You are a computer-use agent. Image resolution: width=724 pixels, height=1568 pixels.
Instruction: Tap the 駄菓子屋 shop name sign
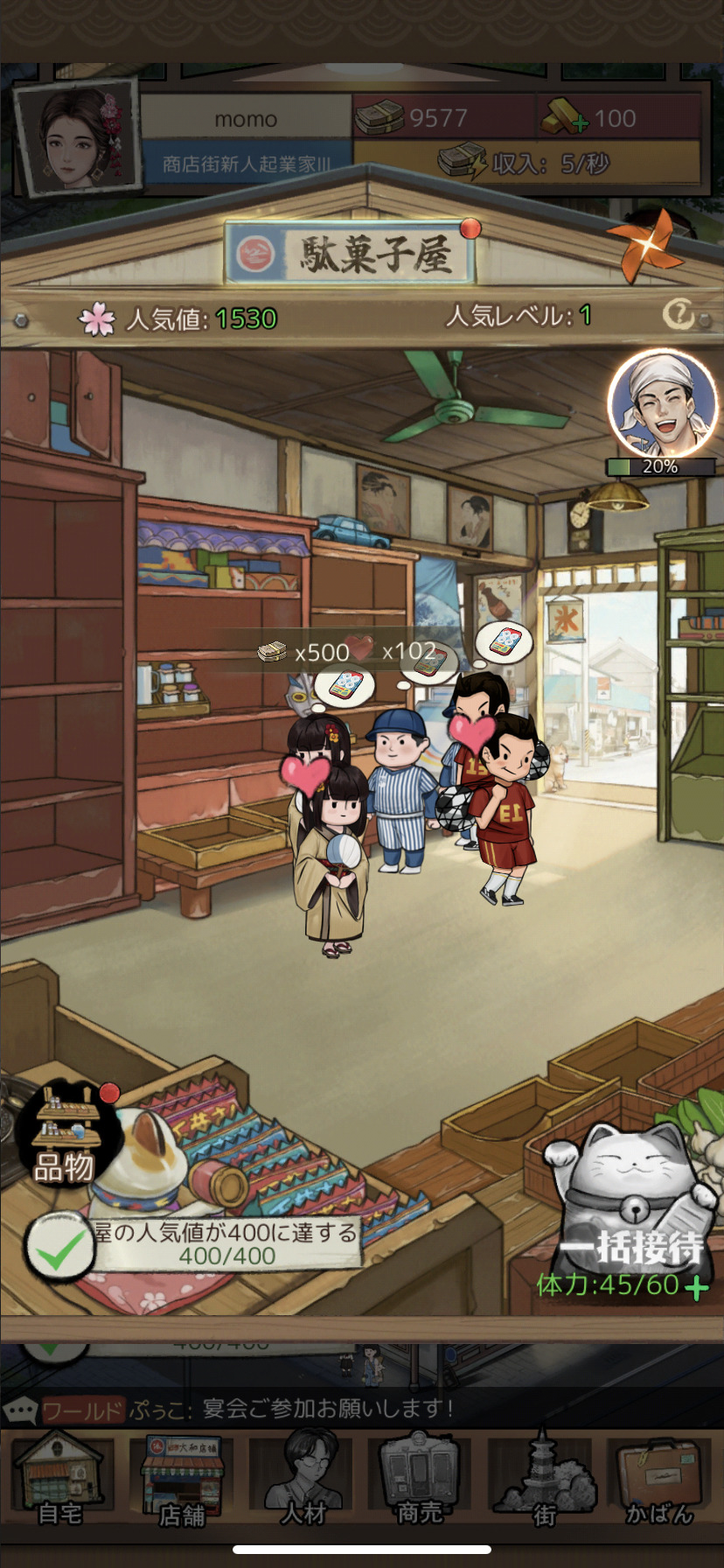tap(352, 254)
